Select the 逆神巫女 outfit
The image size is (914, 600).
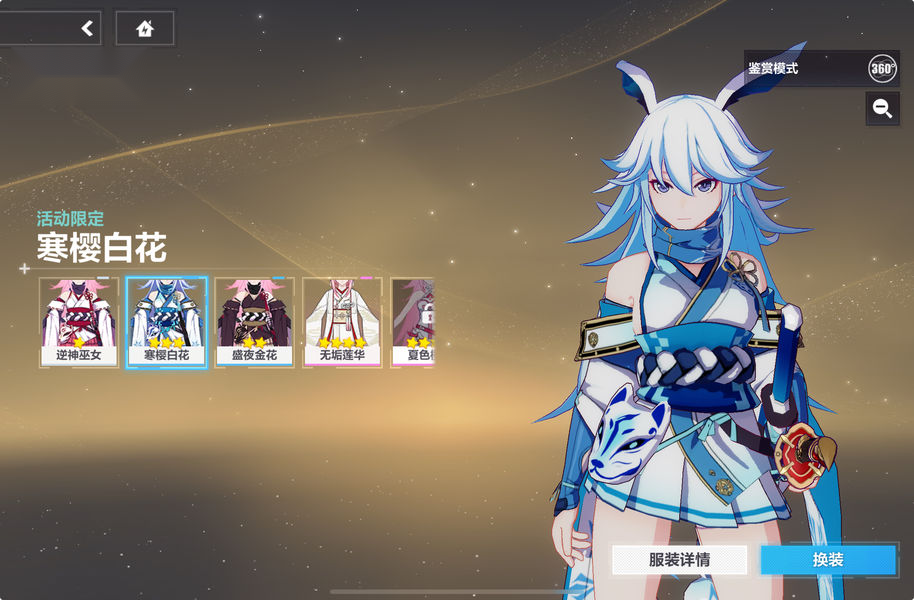(79, 322)
